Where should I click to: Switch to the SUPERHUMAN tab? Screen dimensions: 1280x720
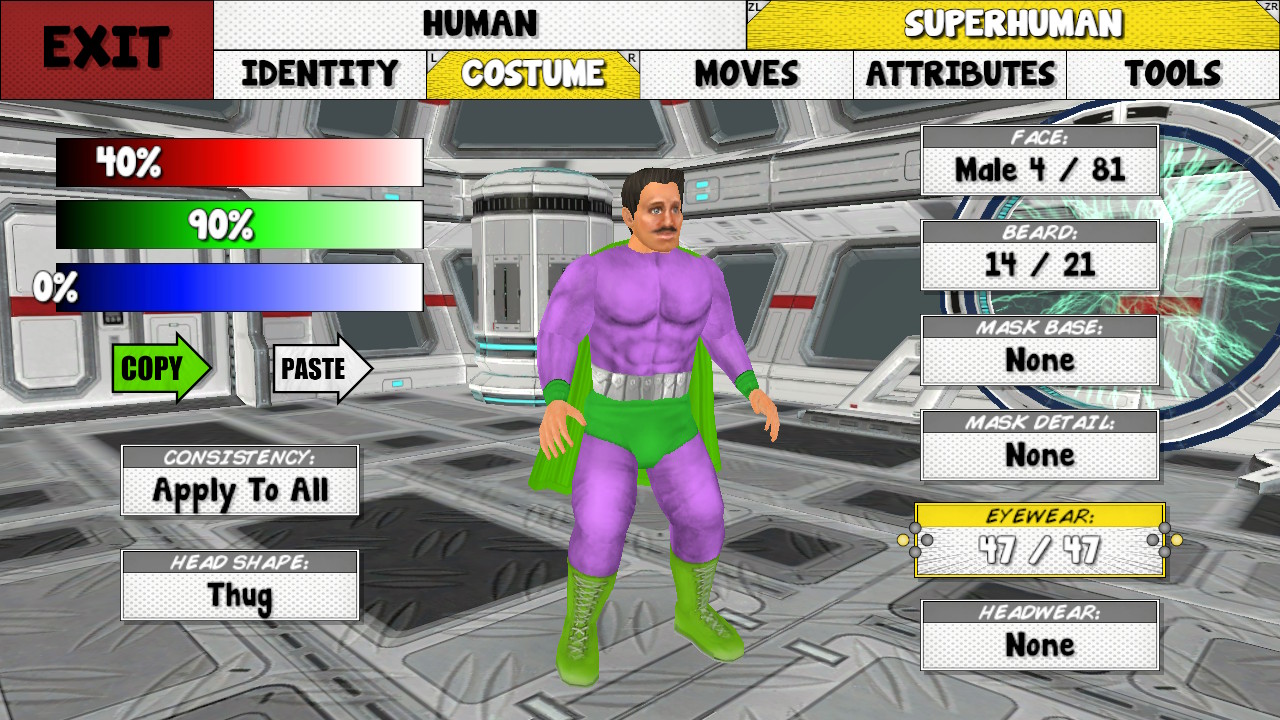[1012, 22]
